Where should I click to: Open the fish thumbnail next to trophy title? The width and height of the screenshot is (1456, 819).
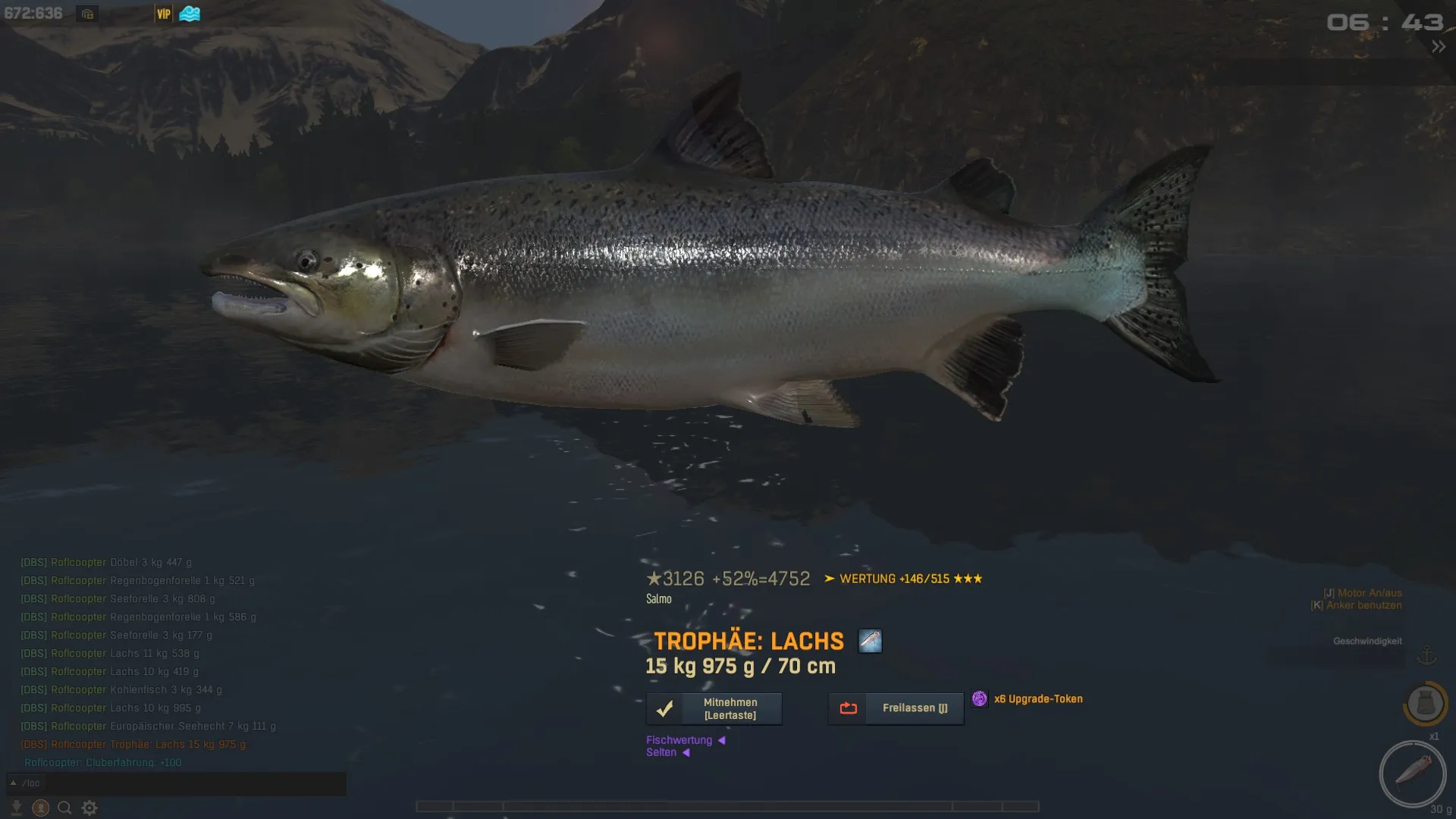pyautogui.click(x=870, y=641)
